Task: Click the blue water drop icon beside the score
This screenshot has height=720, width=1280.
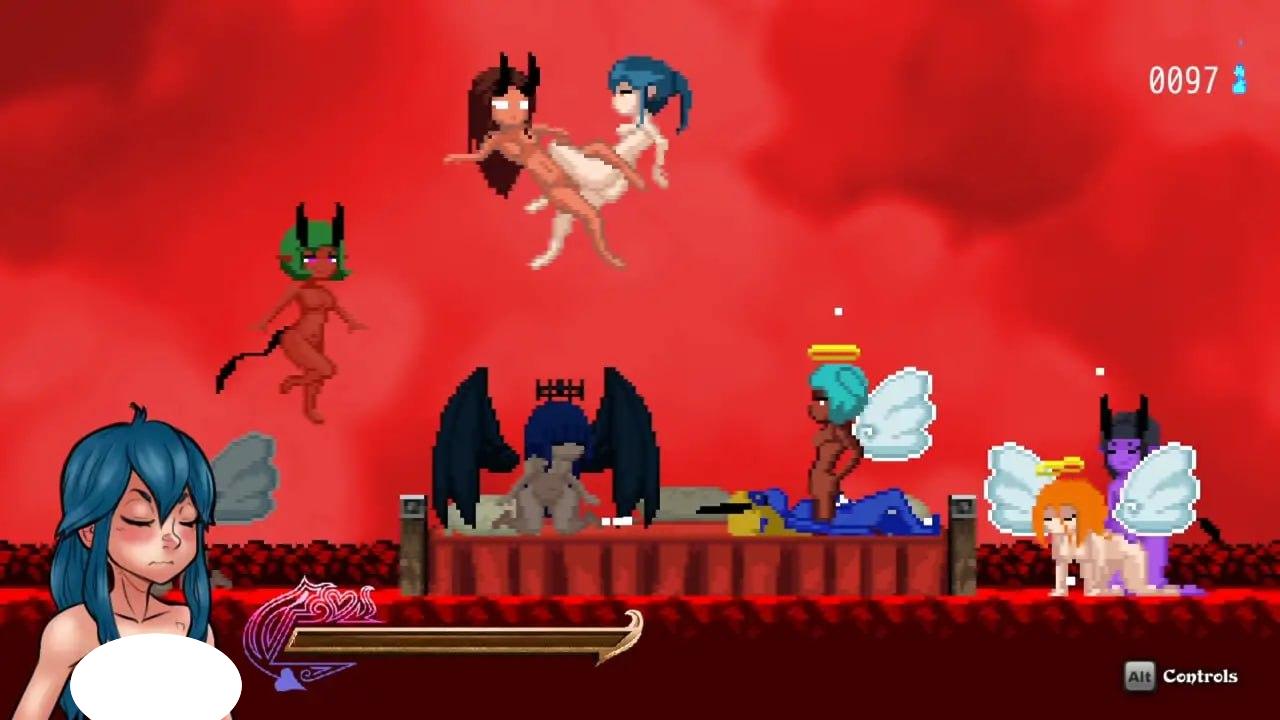Action: [x=1238, y=76]
